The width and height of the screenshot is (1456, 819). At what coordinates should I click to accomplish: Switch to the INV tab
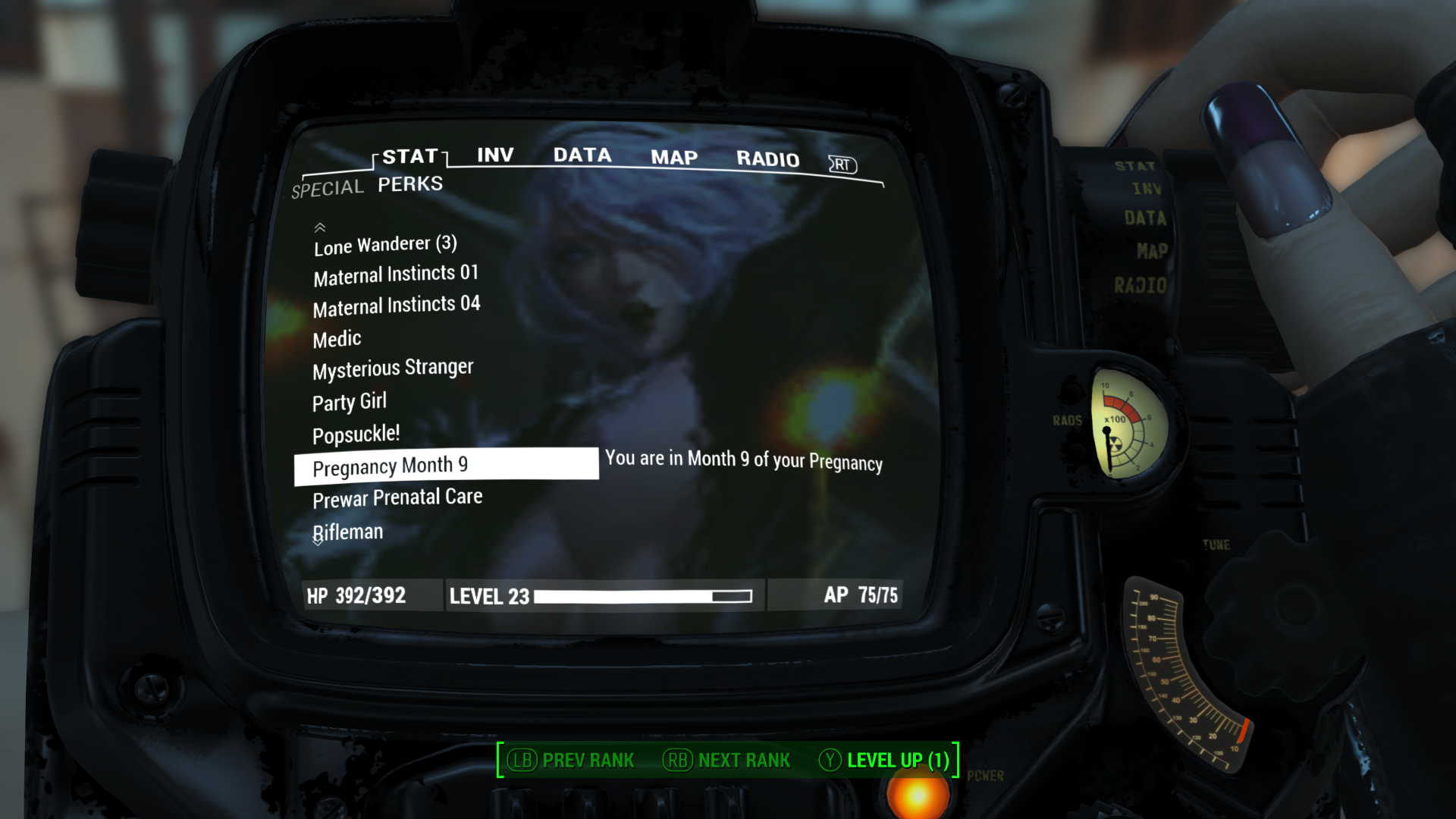(495, 155)
